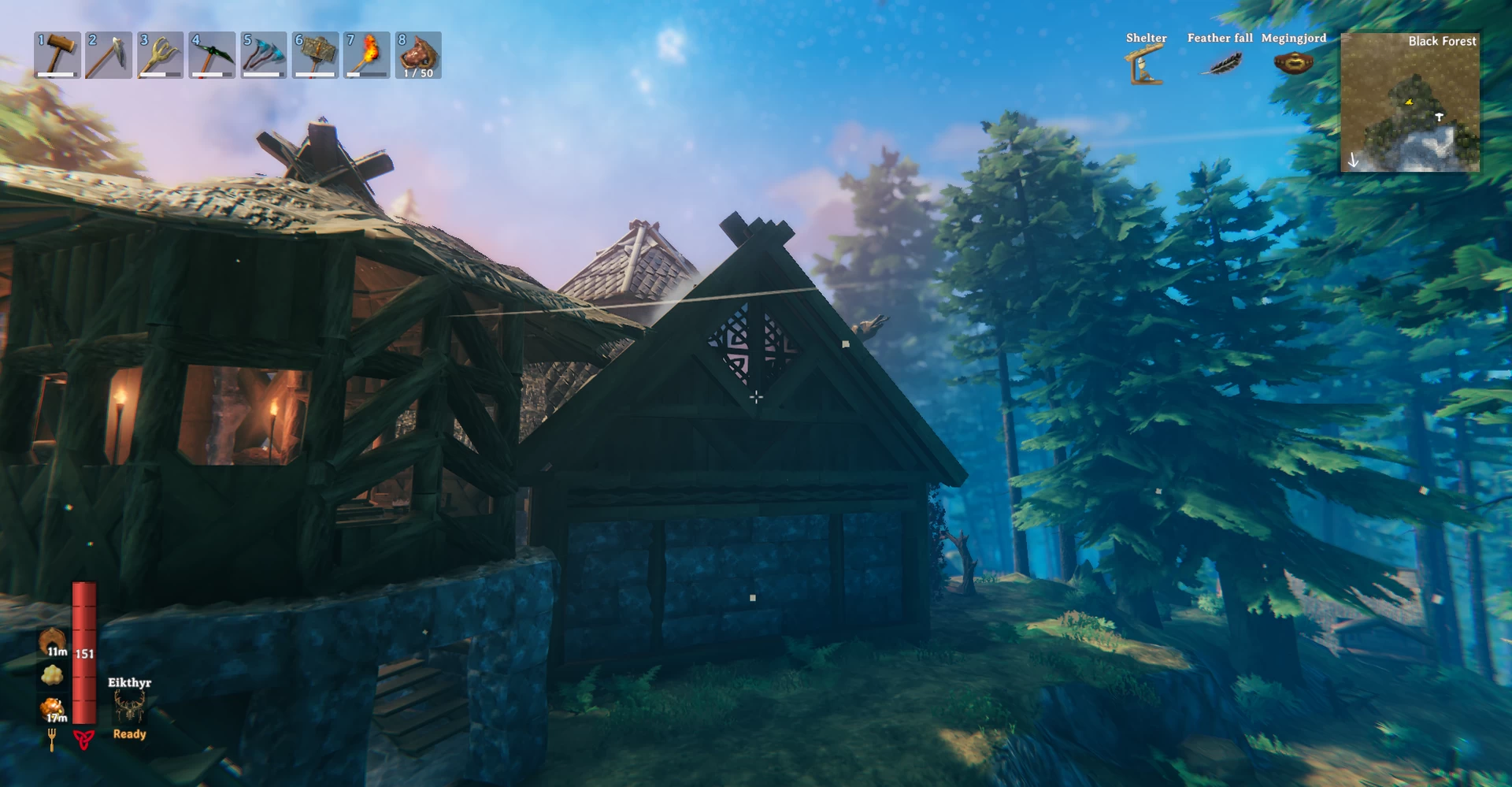Equip the scythe-bladed tool in slot 2
The height and width of the screenshot is (787, 1512).
click(x=109, y=55)
